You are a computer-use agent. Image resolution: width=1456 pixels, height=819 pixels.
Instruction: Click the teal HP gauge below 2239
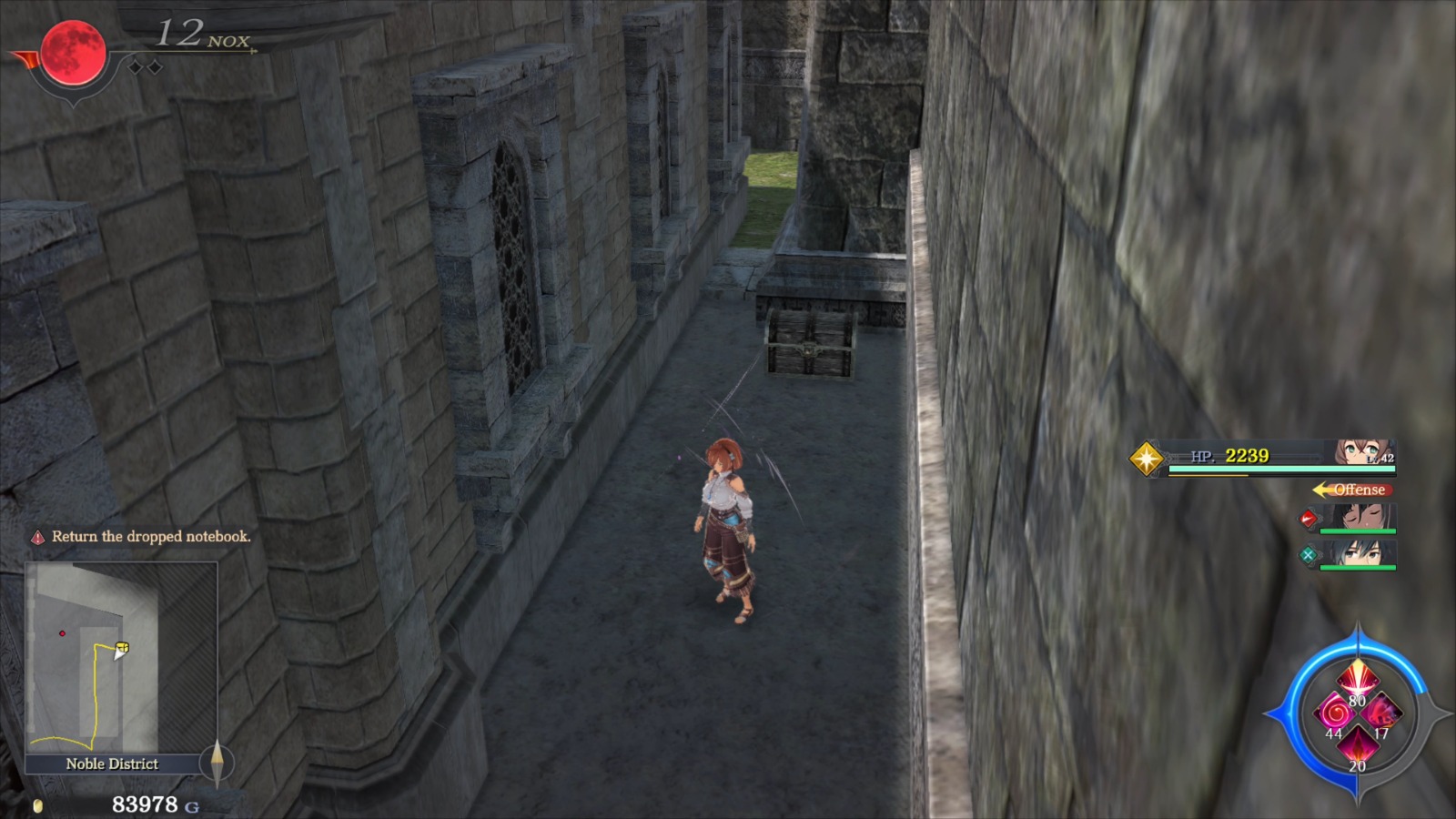1282,469
